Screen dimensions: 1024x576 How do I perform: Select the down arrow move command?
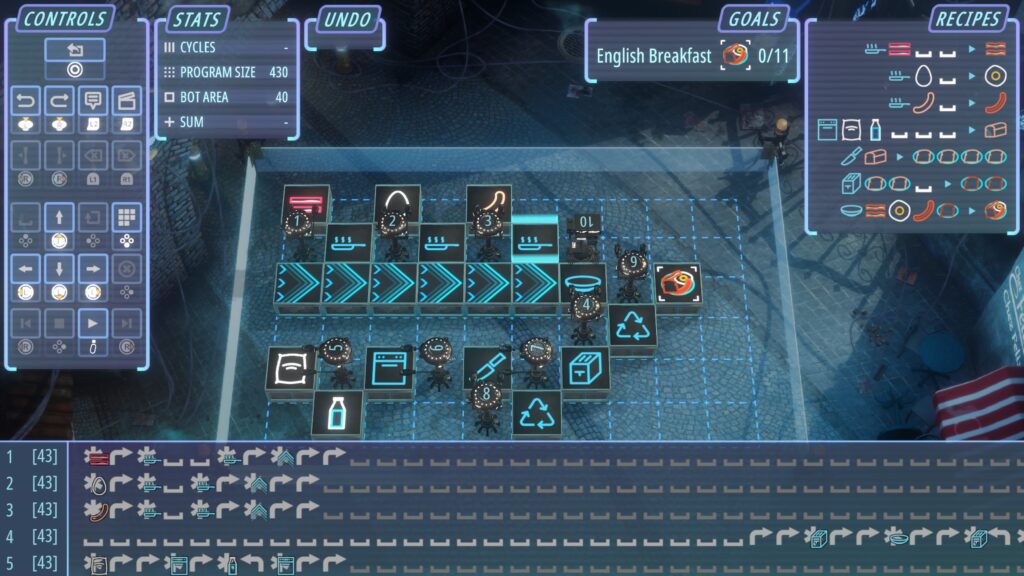pos(59,268)
